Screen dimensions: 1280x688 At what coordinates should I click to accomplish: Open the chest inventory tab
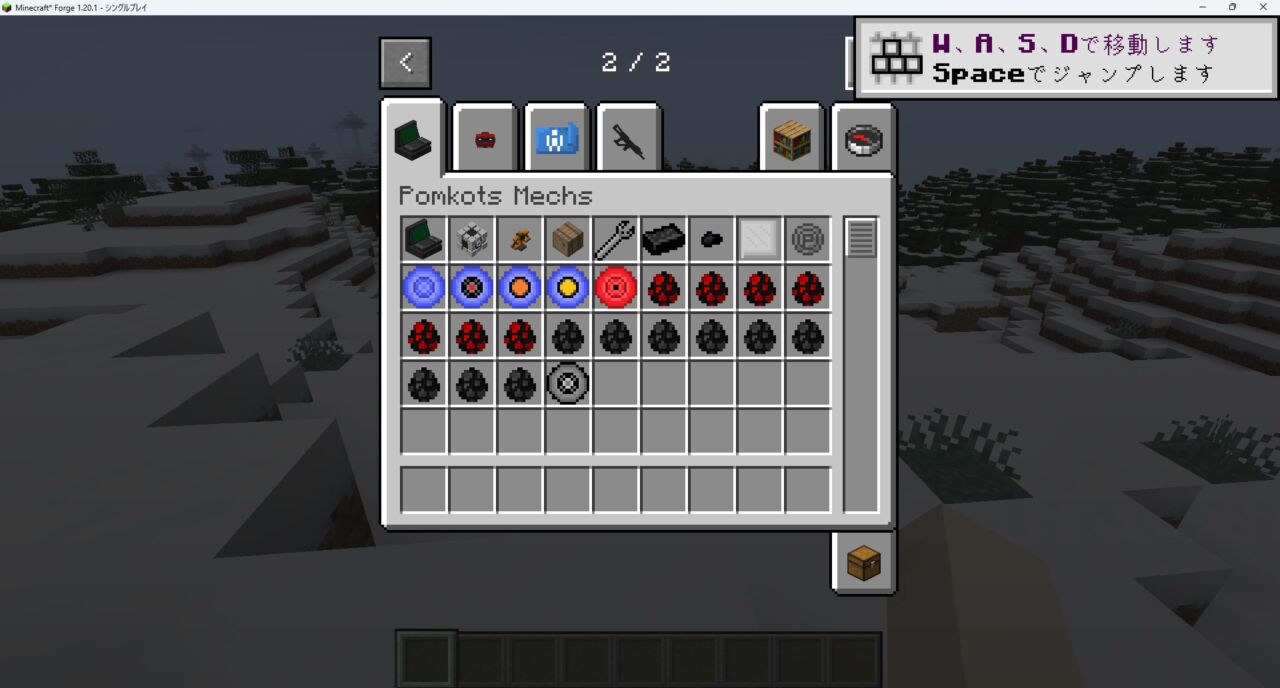tap(863, 563)
